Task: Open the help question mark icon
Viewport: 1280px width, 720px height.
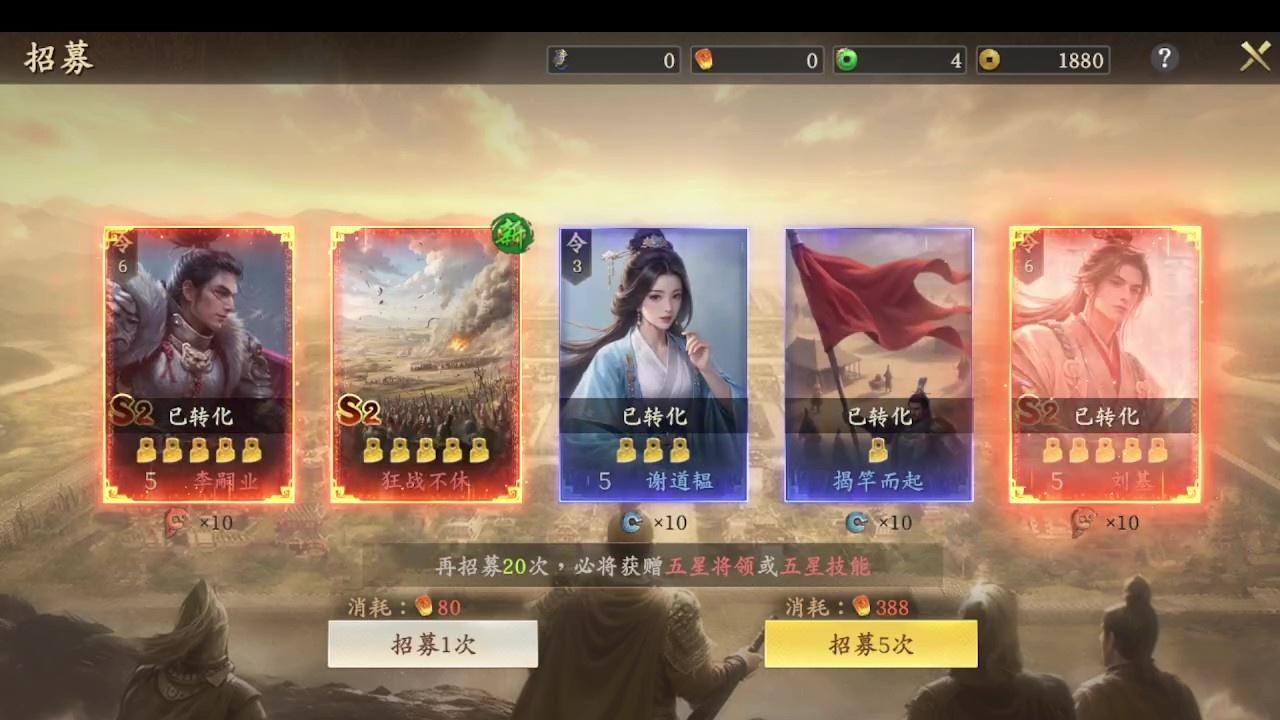Action: point(1164,58)
